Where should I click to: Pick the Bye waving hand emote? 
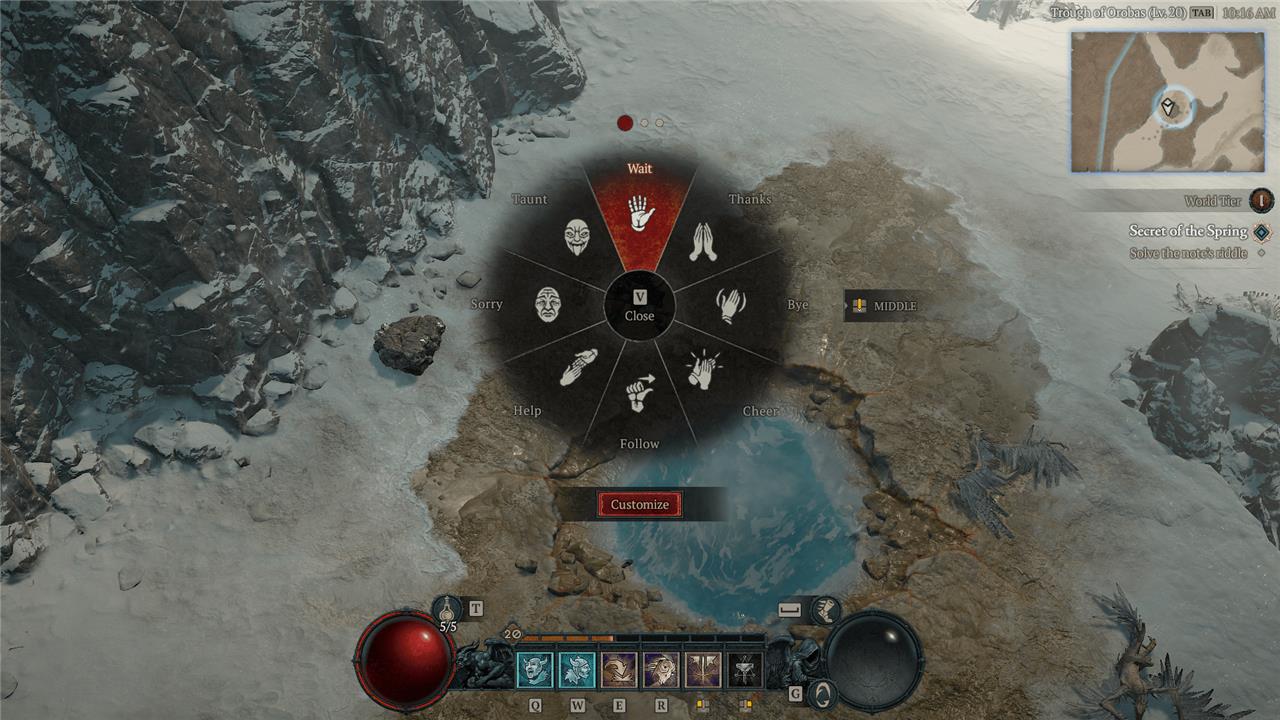[x=730, y=304]
